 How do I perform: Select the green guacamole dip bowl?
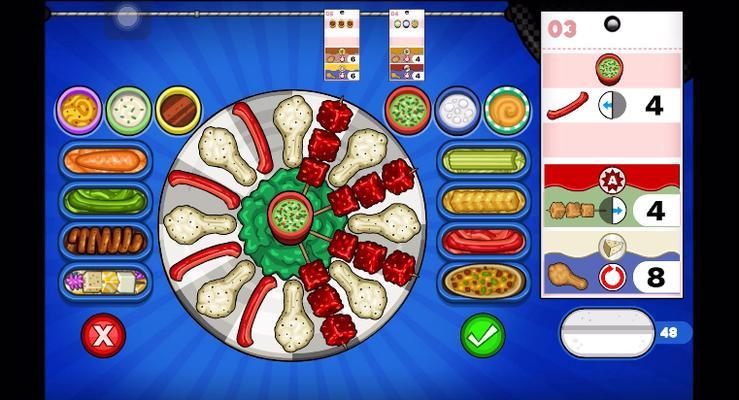407,110
